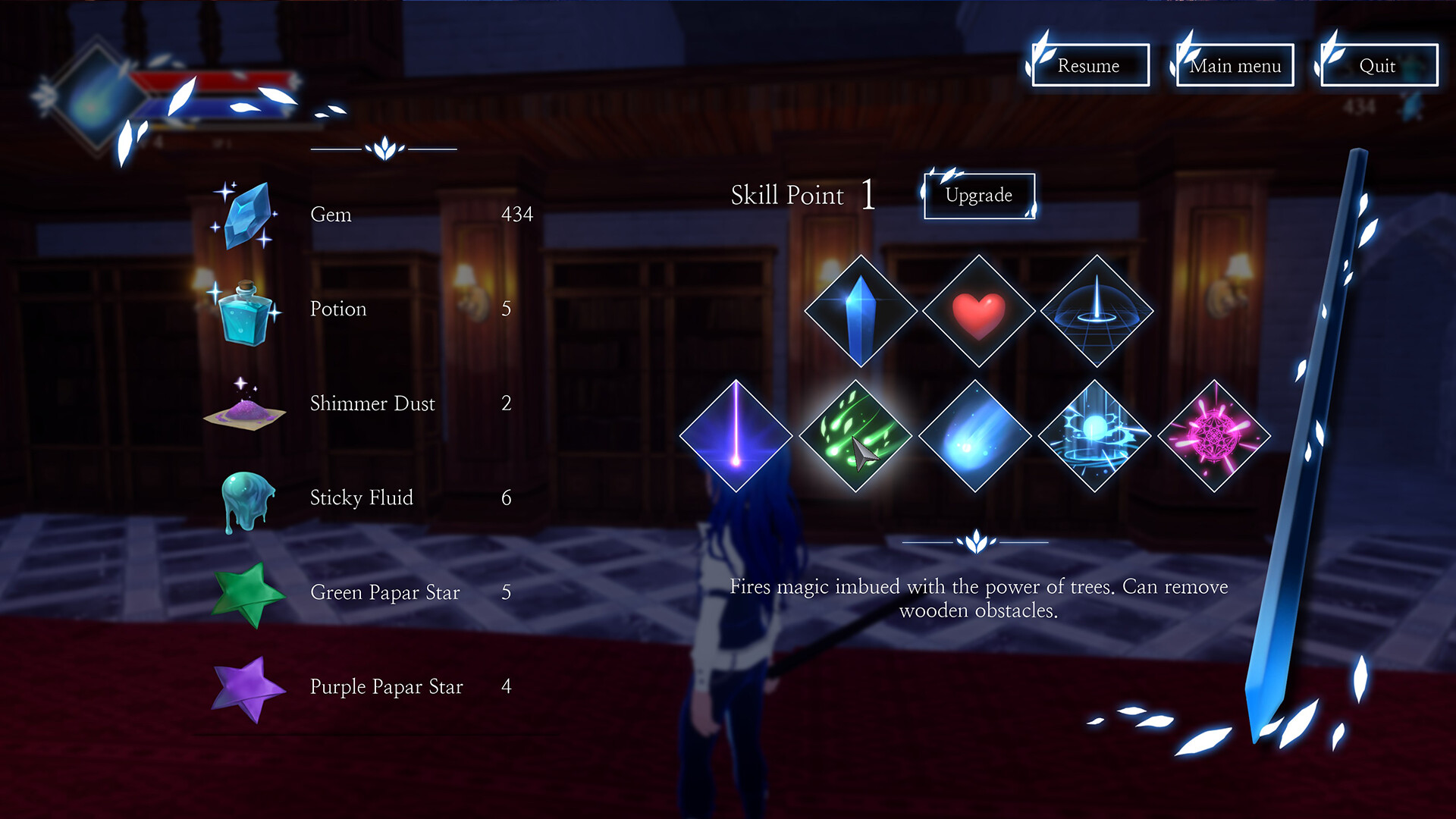Click the Potion bottle icon

pos(245,311)
